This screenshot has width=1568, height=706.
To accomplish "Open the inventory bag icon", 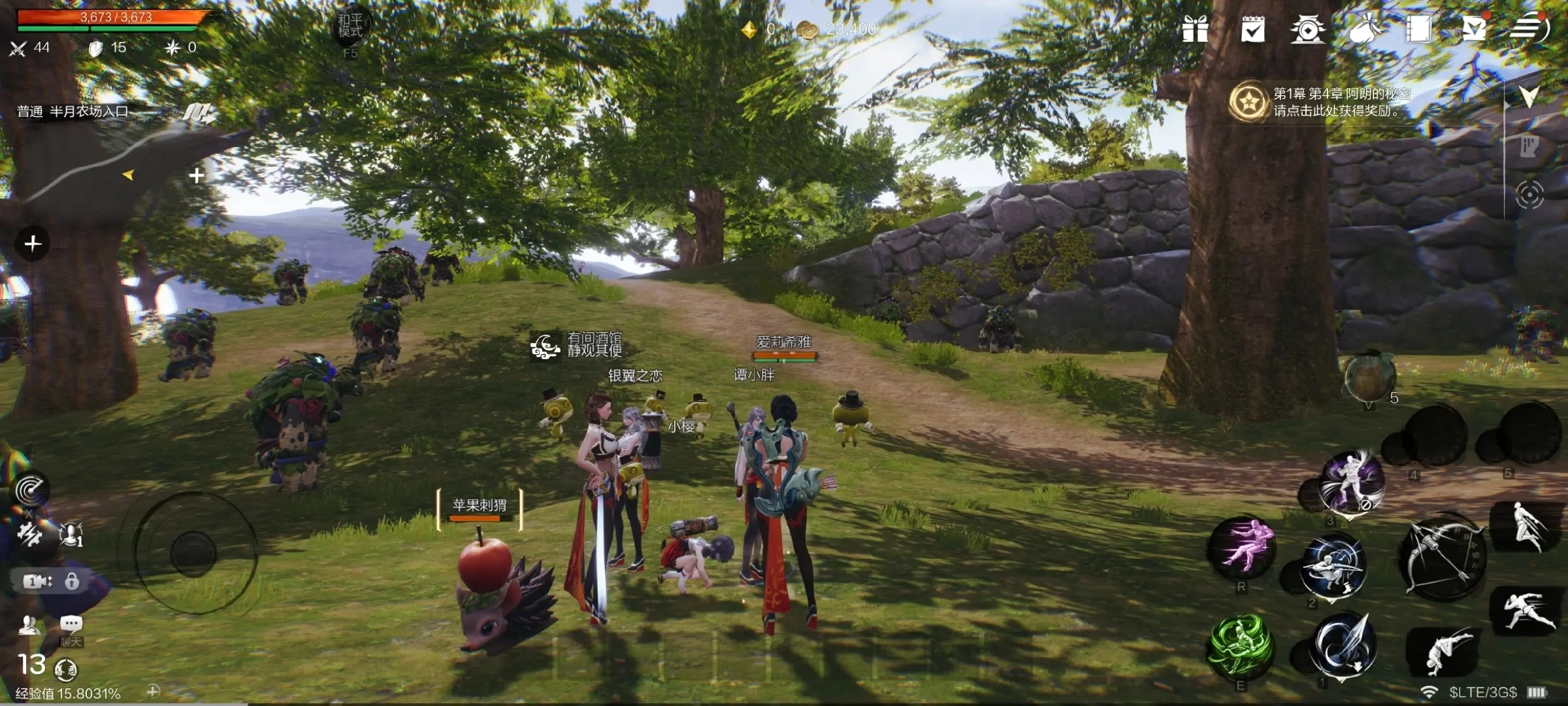I will (1364, 30).
